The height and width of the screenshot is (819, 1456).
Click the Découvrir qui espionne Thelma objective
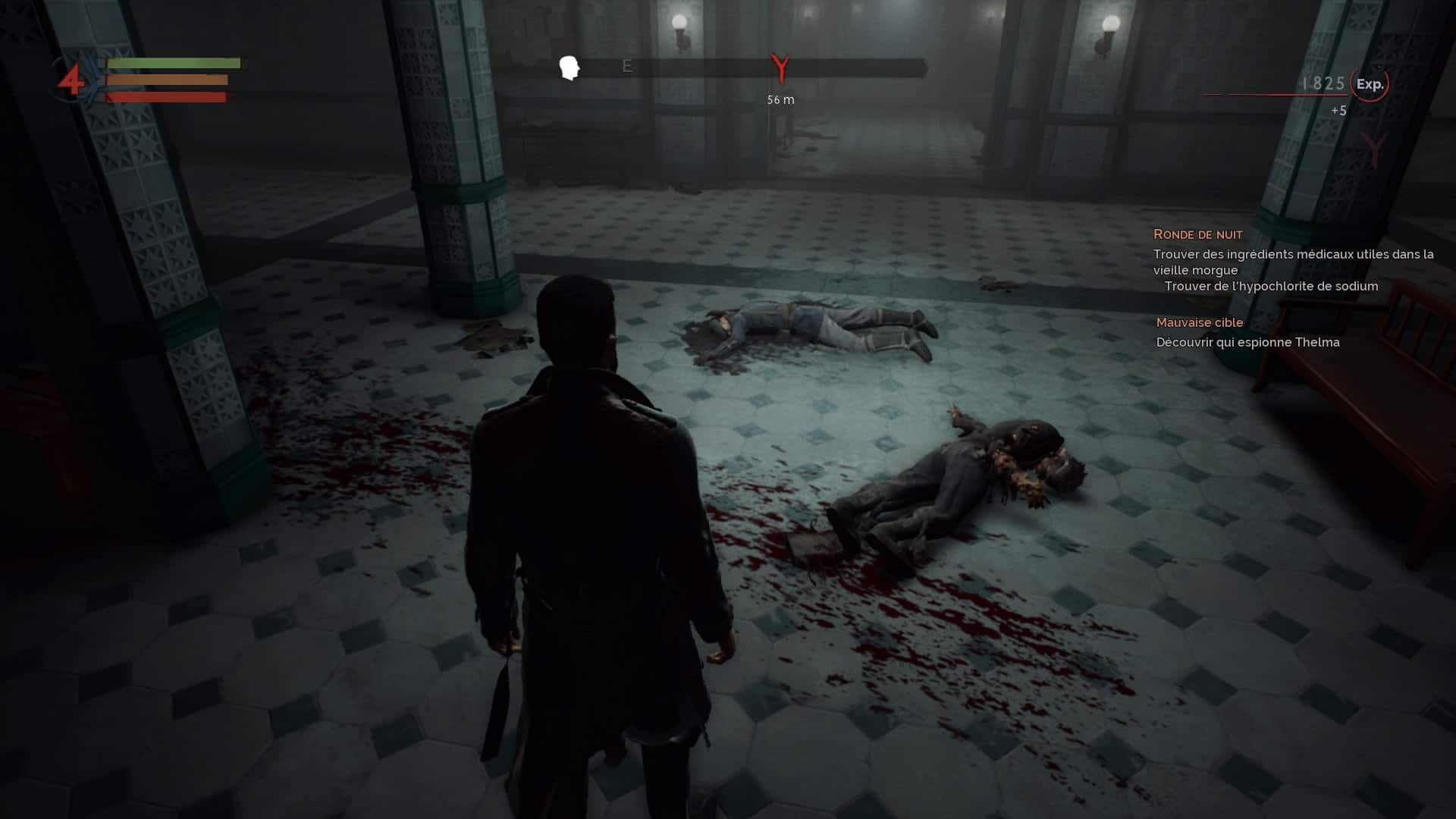pyautogui.click(x=1247, y=342)
